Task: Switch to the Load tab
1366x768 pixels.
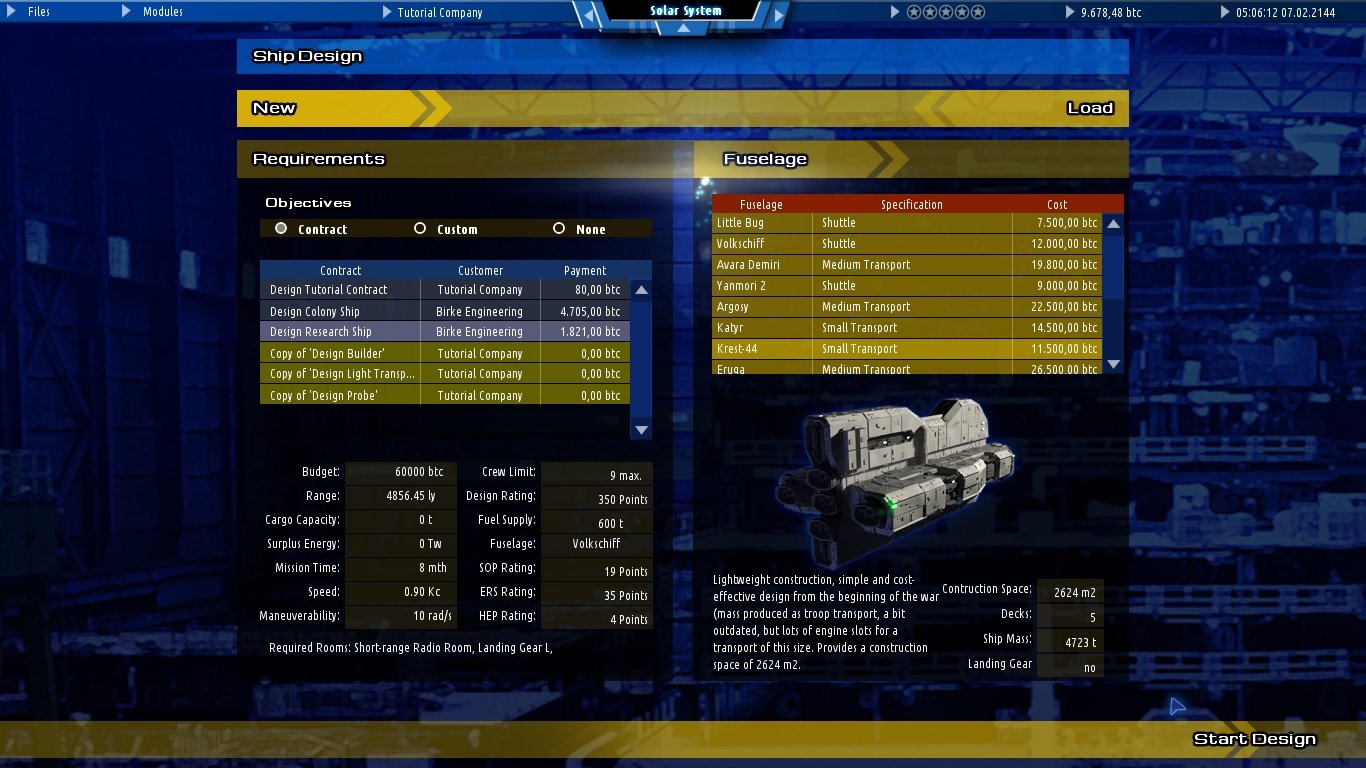Action: coord(1089,108)
